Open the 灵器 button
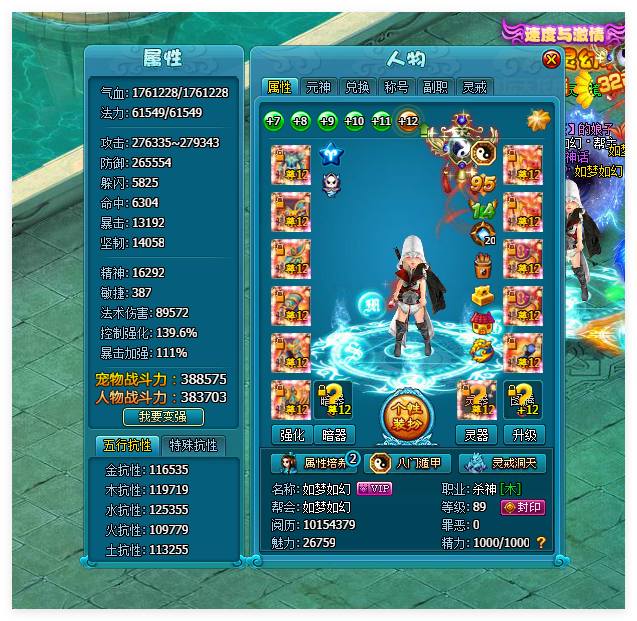 (x=476, y=434)
